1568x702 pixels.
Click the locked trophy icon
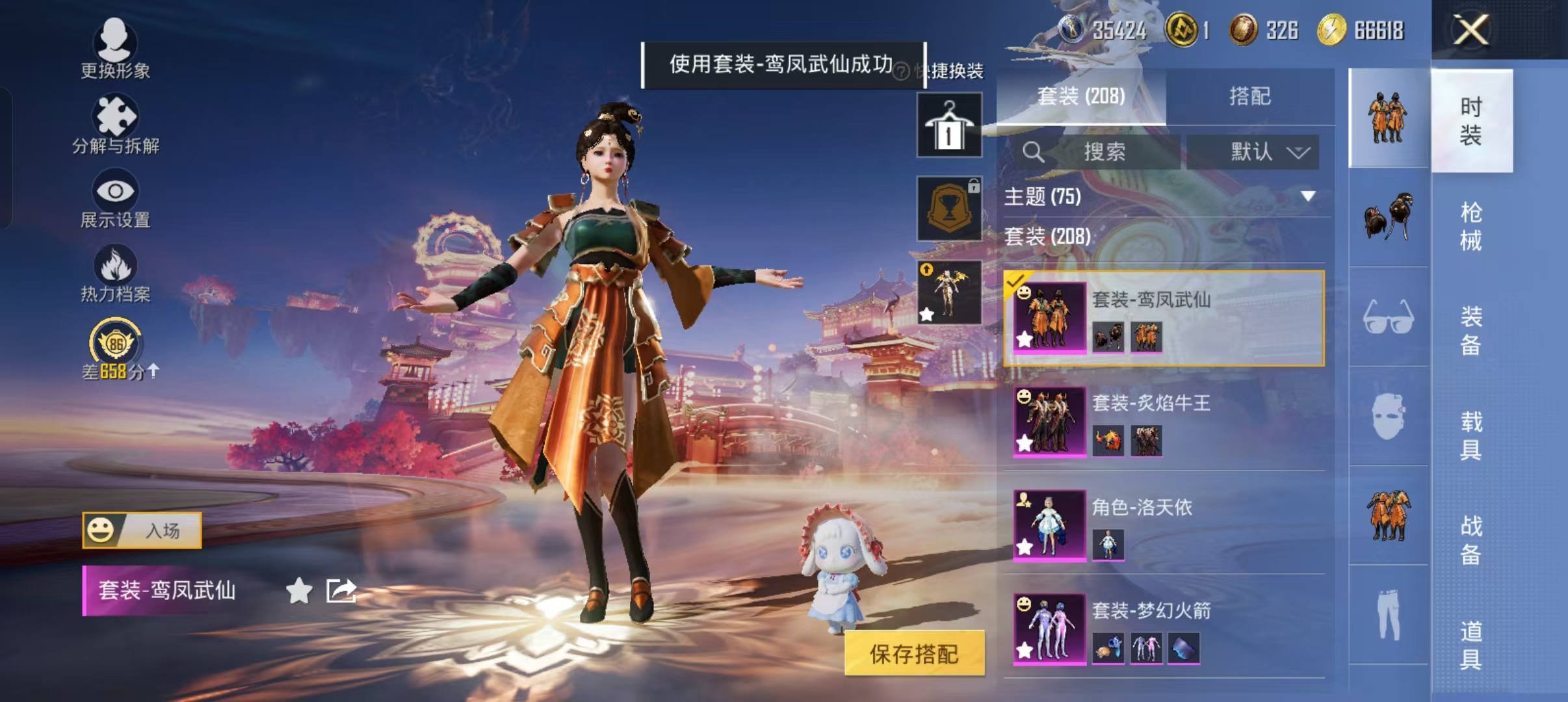(x=950, y=208)
